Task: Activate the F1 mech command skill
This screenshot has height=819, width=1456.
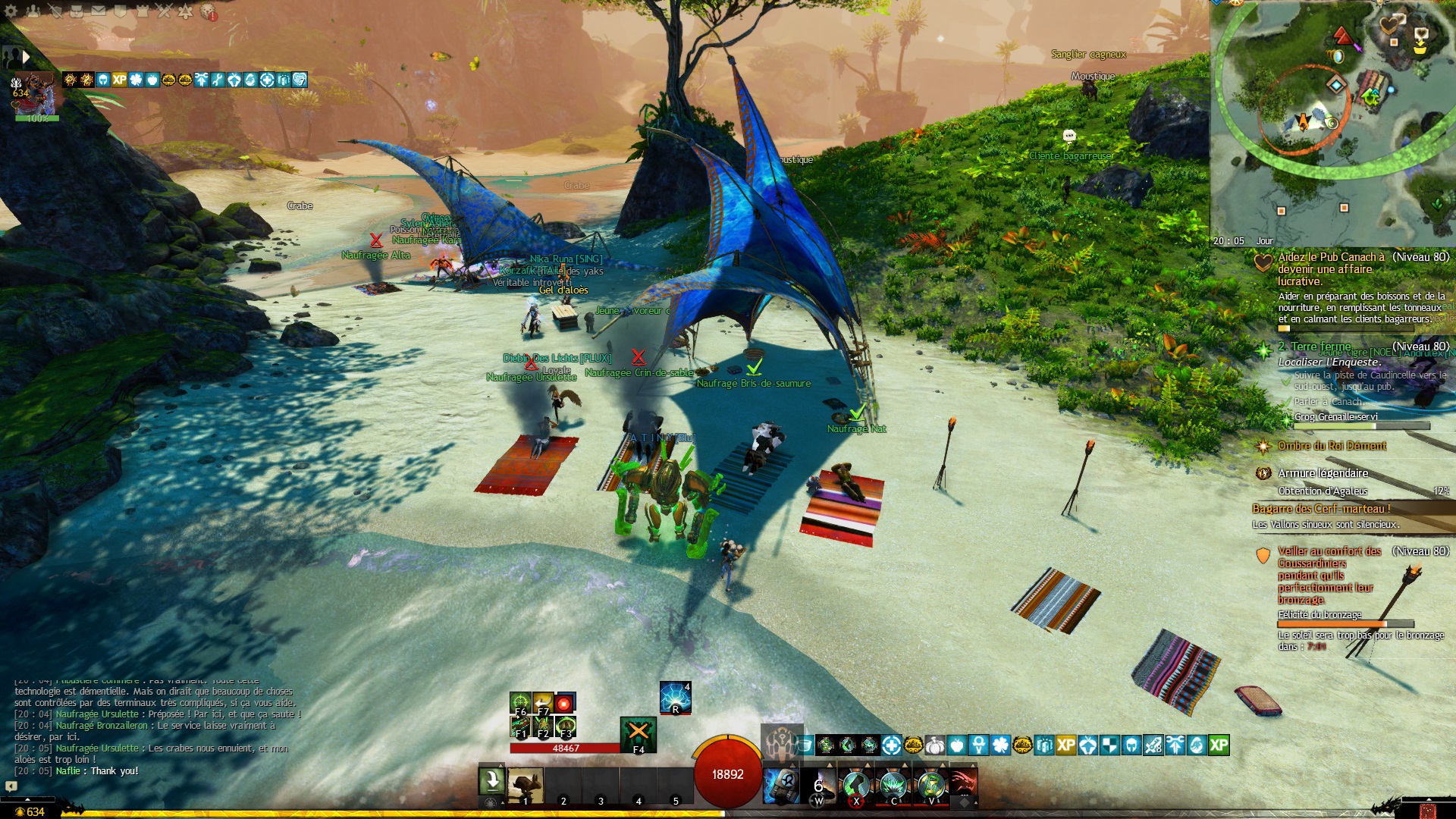Action: (x=520, y=727)
